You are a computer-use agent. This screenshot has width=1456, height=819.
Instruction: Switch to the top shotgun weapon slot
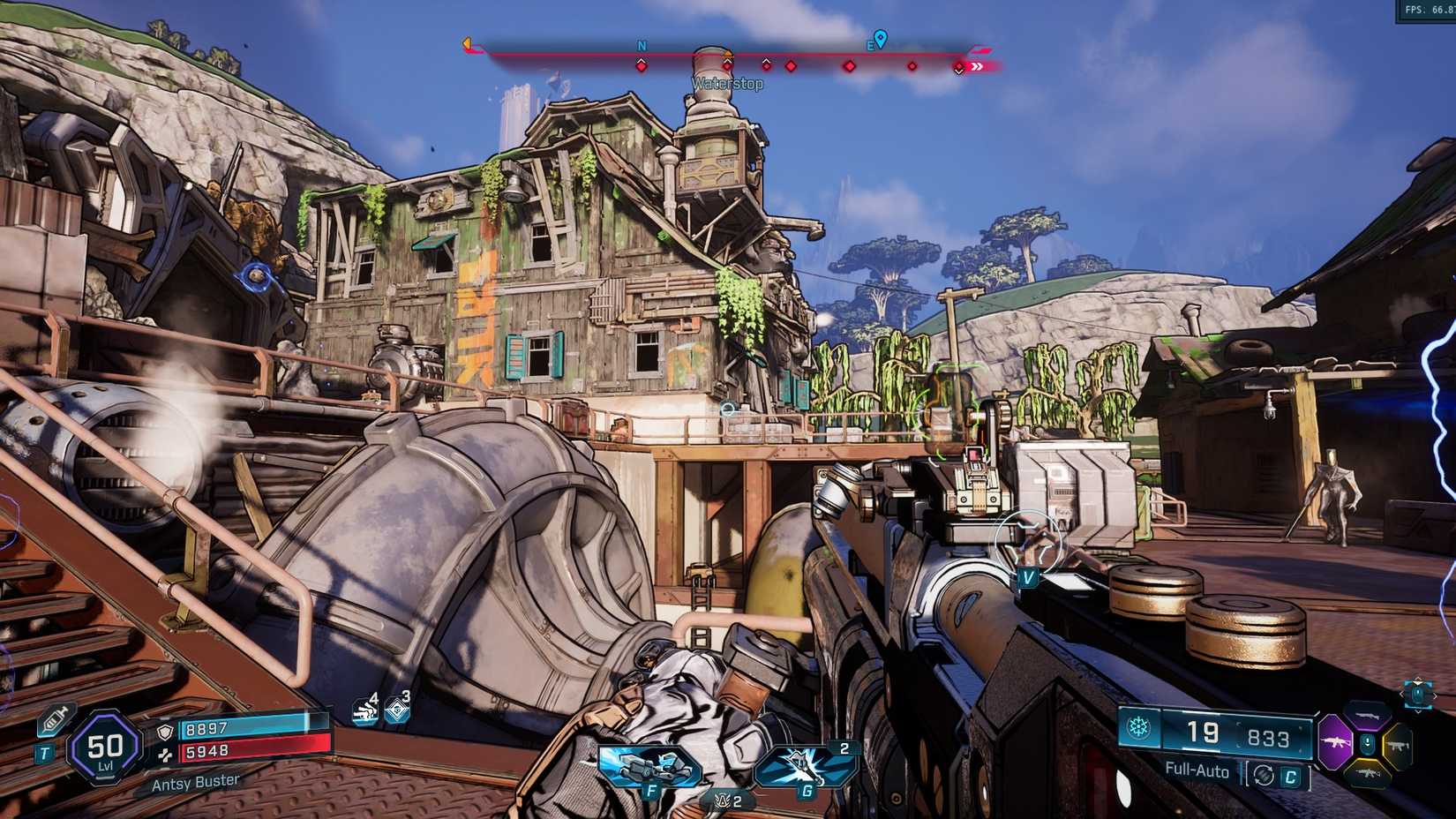tap(1368, 715)
